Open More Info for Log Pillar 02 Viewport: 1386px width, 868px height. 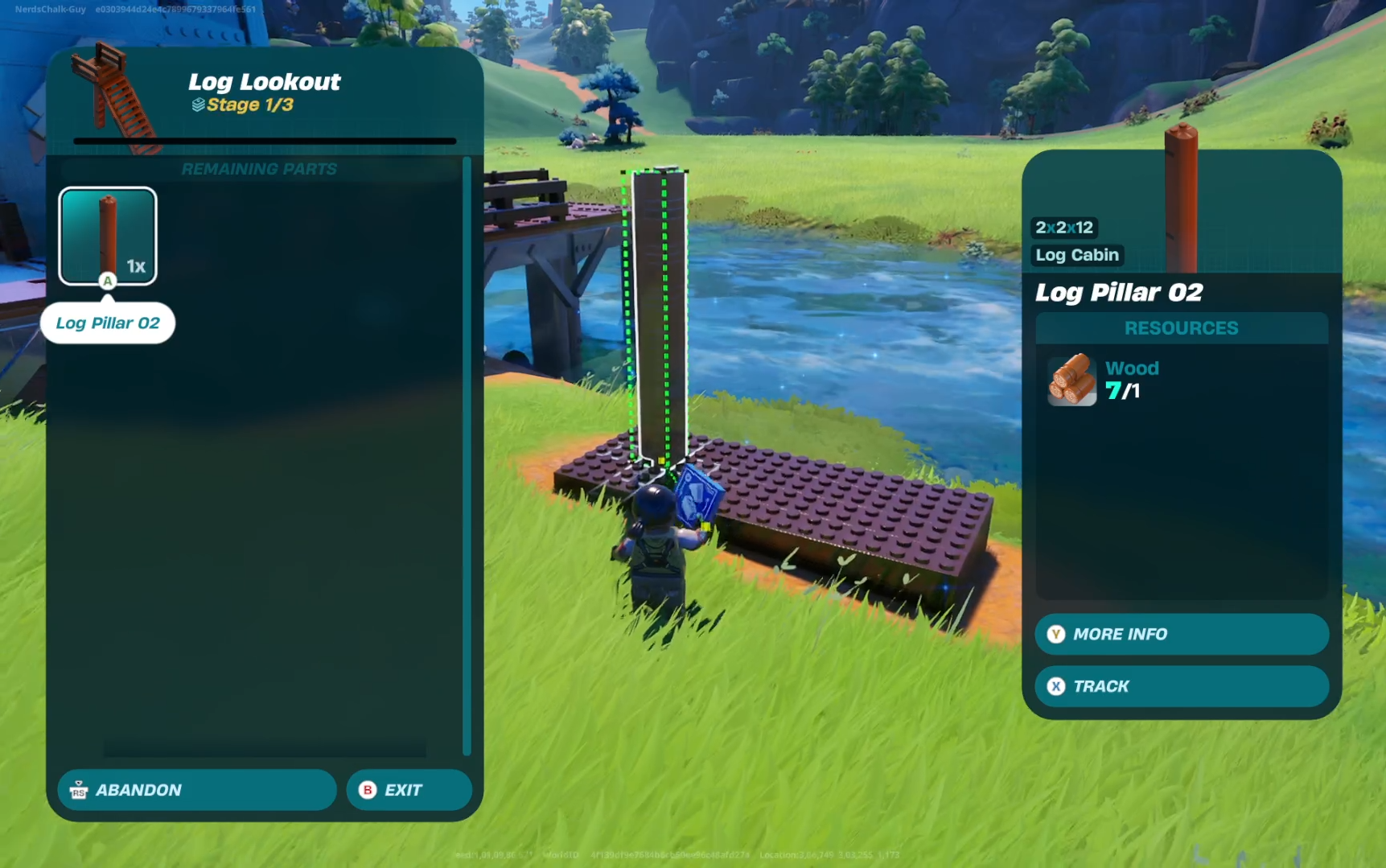[x=1181, y=634]
